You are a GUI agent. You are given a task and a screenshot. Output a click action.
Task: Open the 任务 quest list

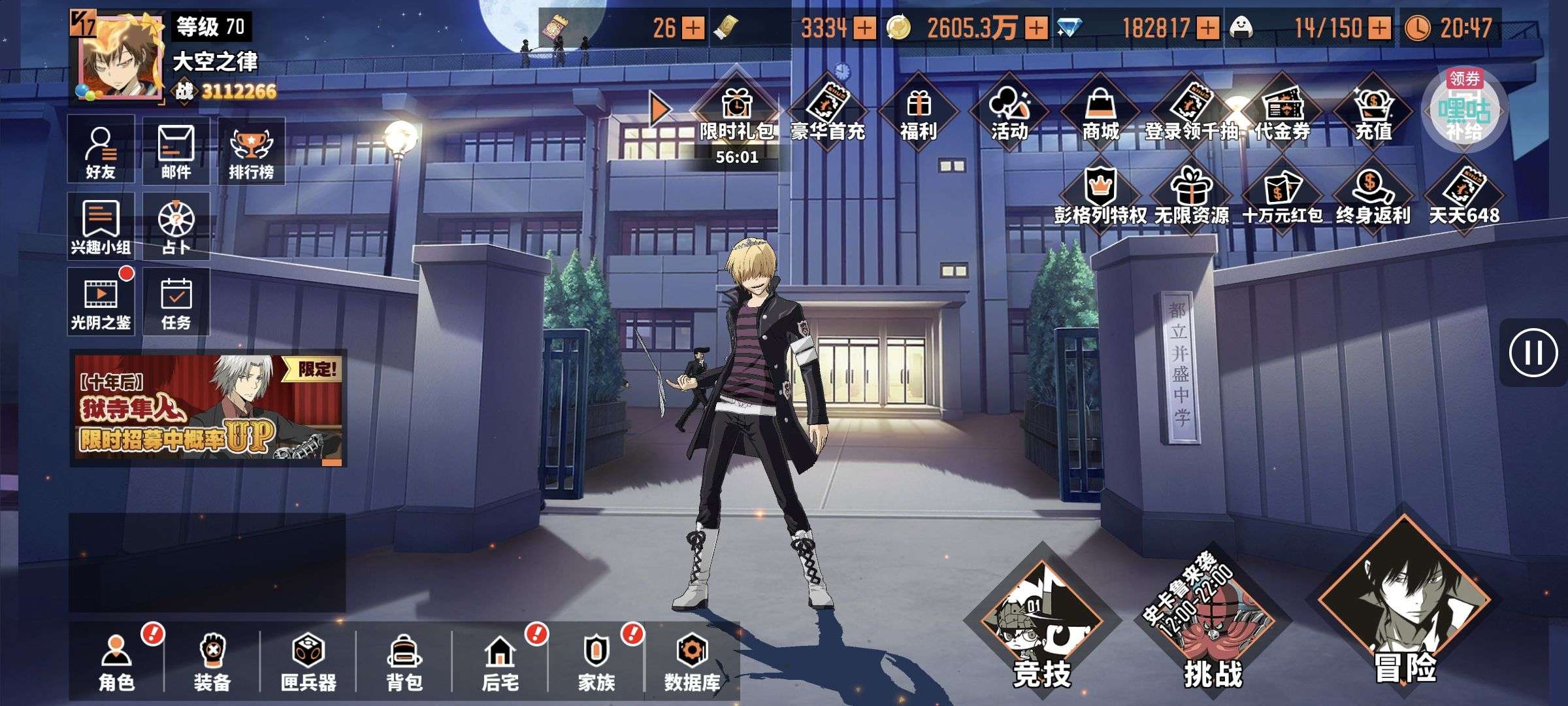click(176, 302)
